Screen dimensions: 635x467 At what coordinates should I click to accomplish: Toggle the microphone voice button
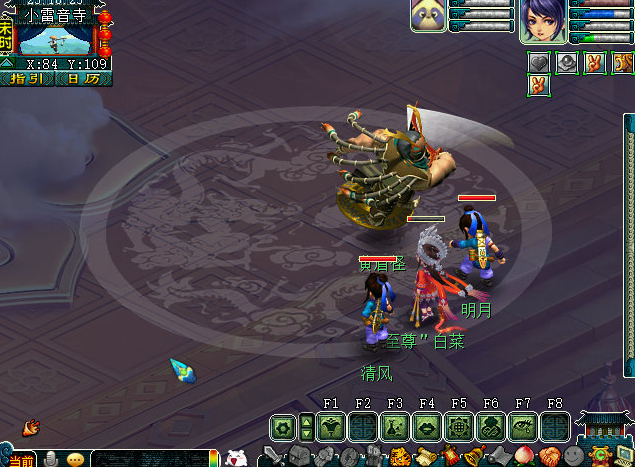50,459
